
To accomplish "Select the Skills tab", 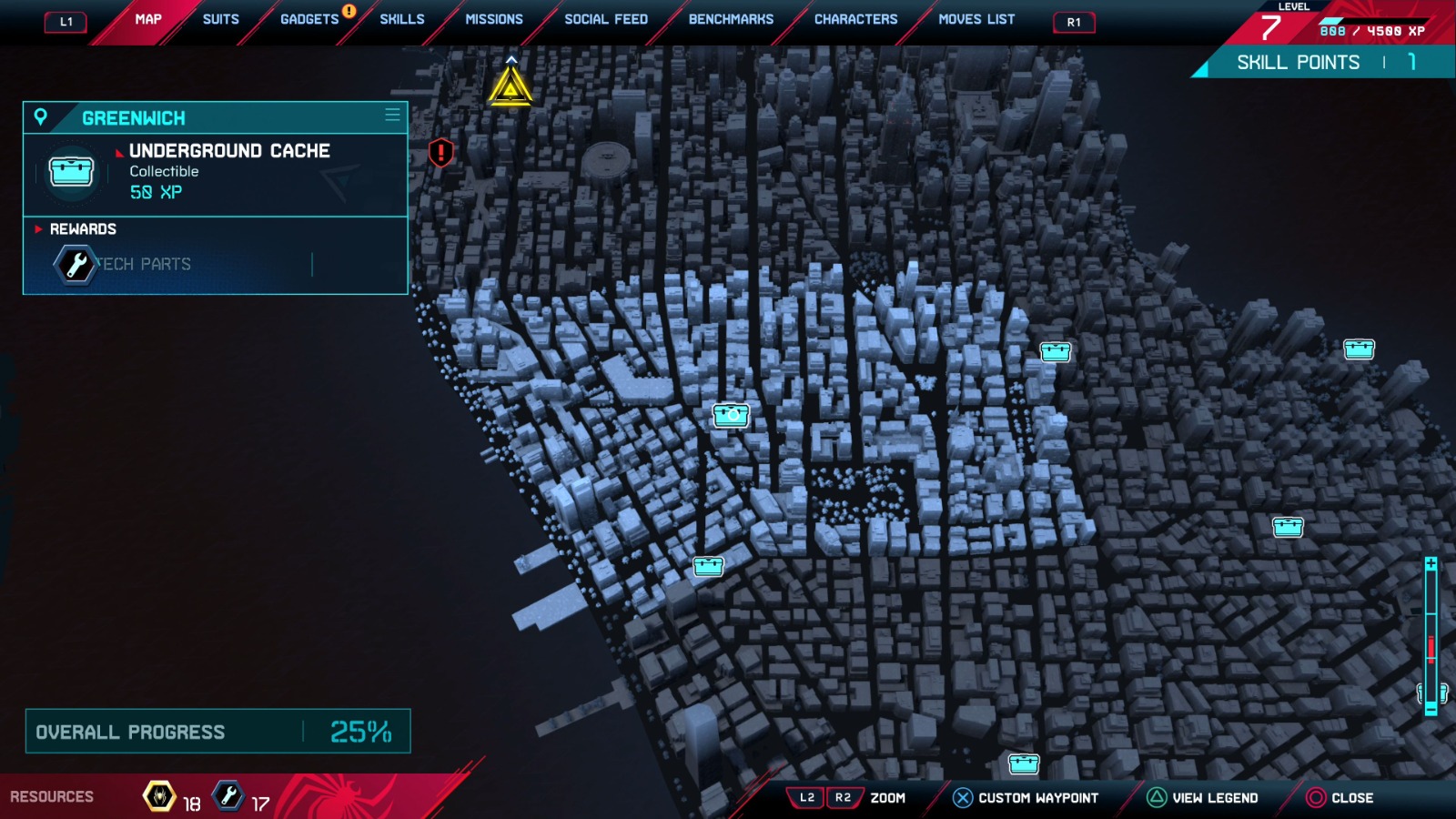I will pos(402,19).
